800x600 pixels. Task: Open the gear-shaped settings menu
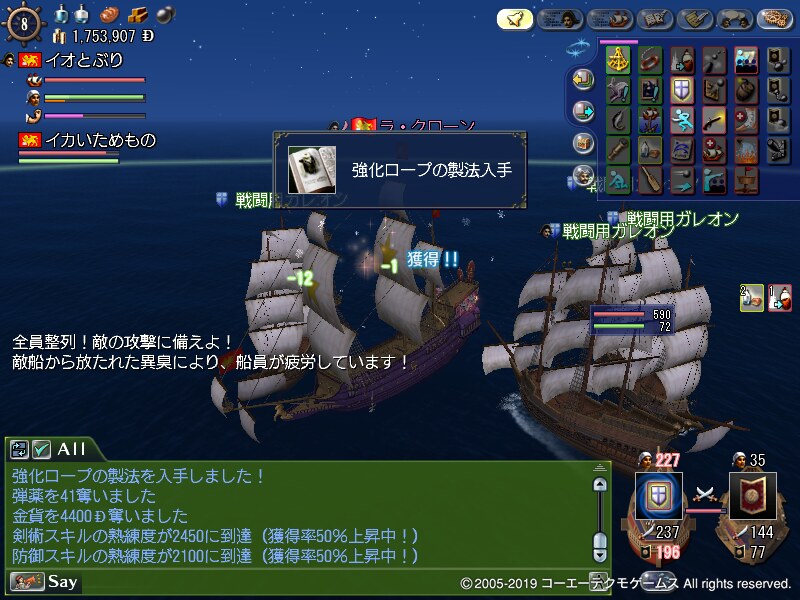pyautogui.click(x=775, y=19)
